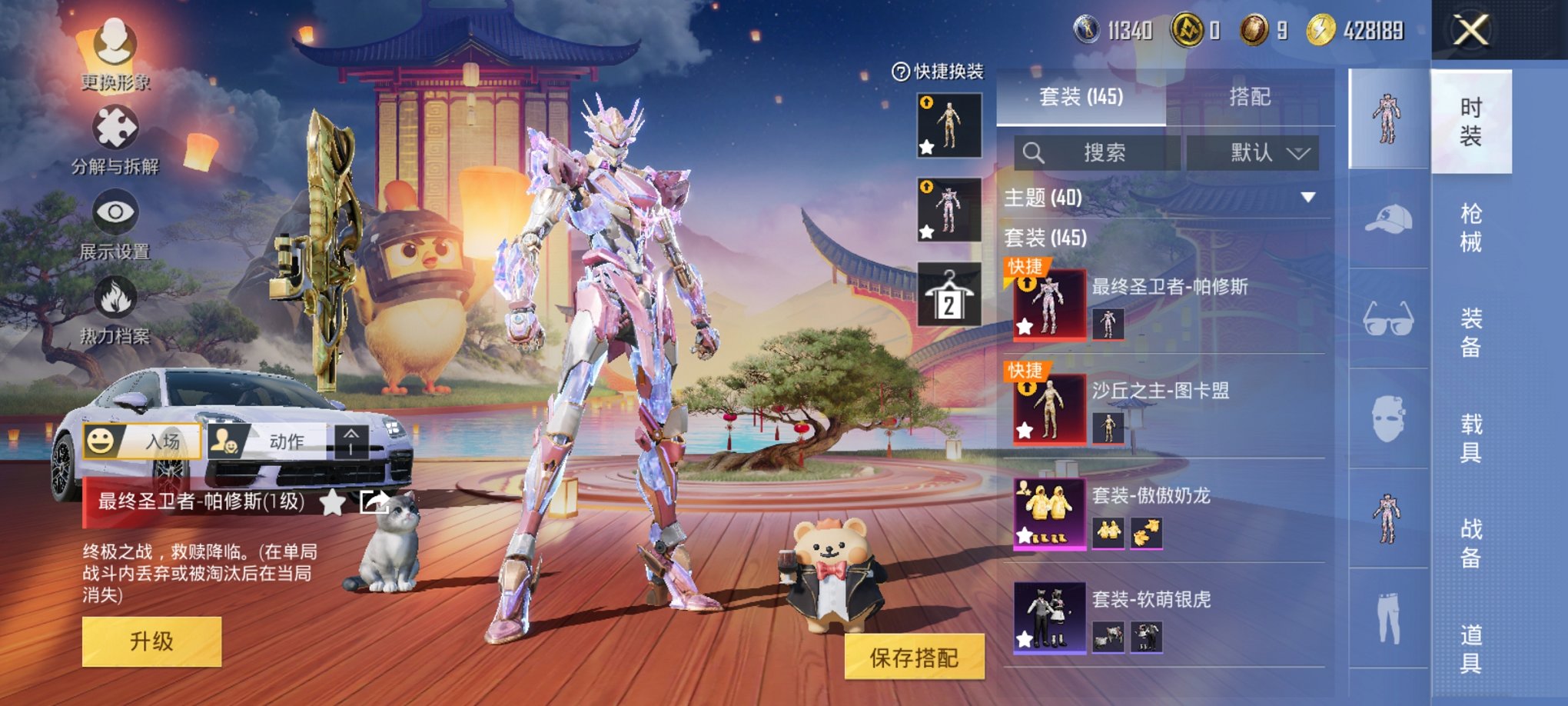
Task: Close the wardrobe screen with the X
Action: (1471, 31)
